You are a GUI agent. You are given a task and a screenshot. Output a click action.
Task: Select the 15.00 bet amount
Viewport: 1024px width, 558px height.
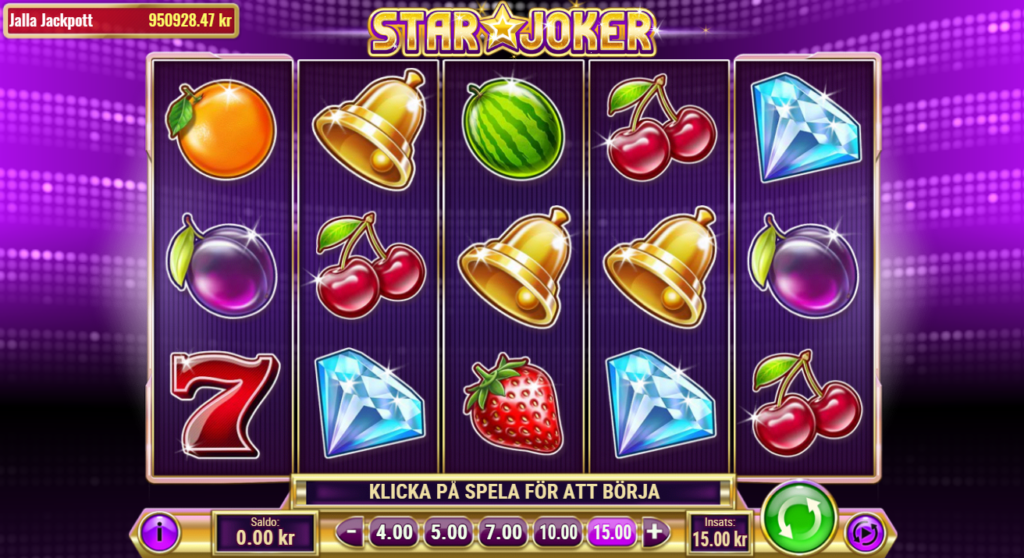pos(610,531)
